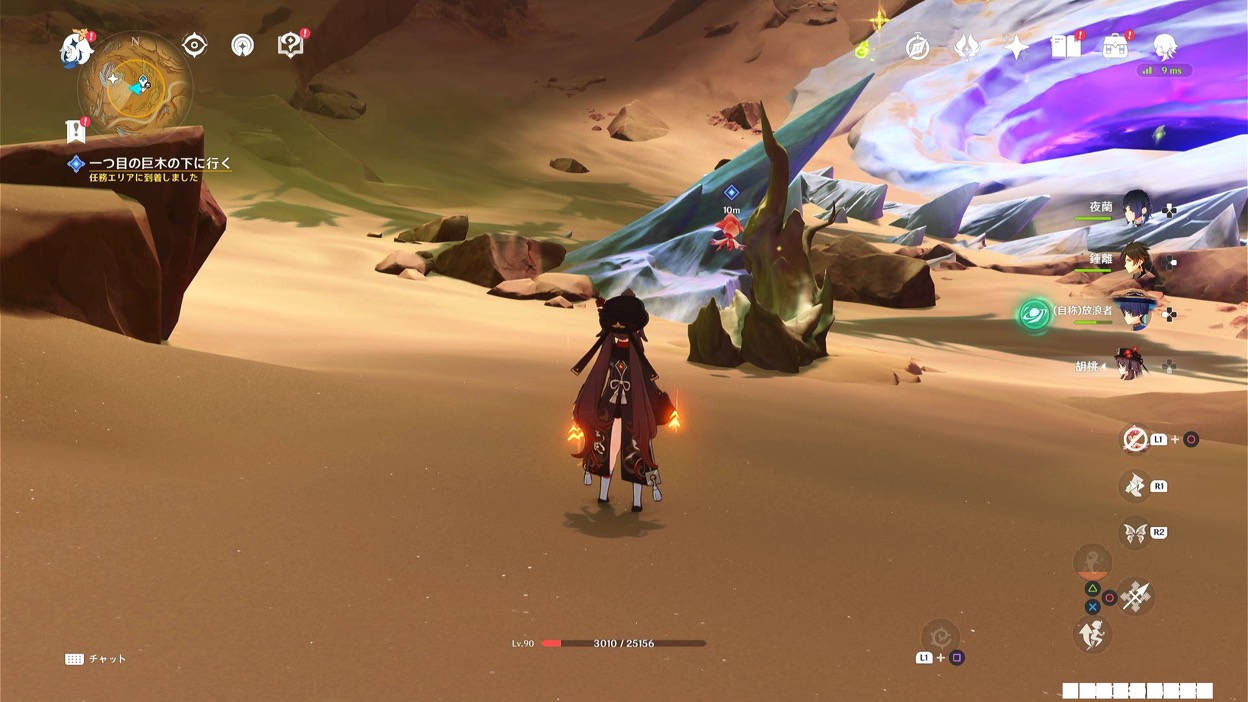The height and width of the screenshot is (702, 1248).
Task: Select active party member 胡桃
Action: (x=1132, y=365)
